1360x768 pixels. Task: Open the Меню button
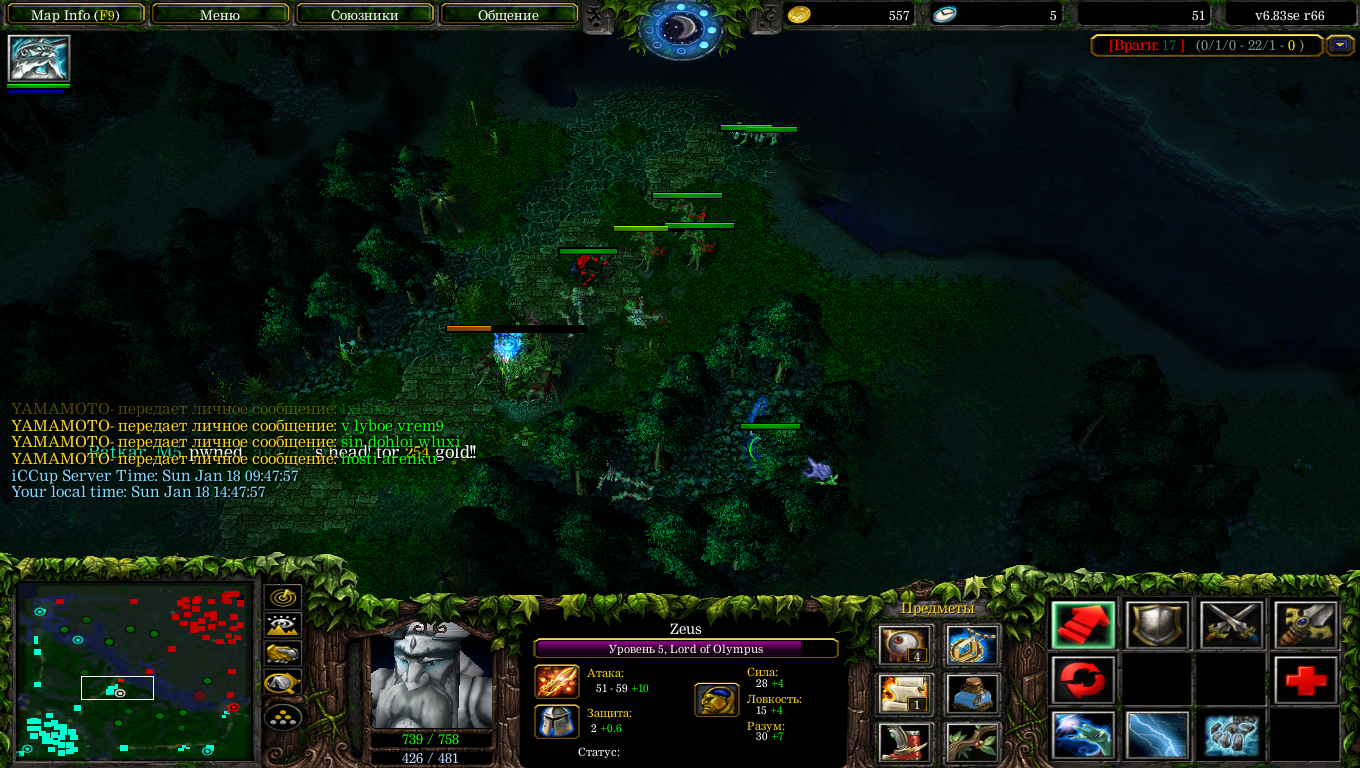(x=220, y=15)
